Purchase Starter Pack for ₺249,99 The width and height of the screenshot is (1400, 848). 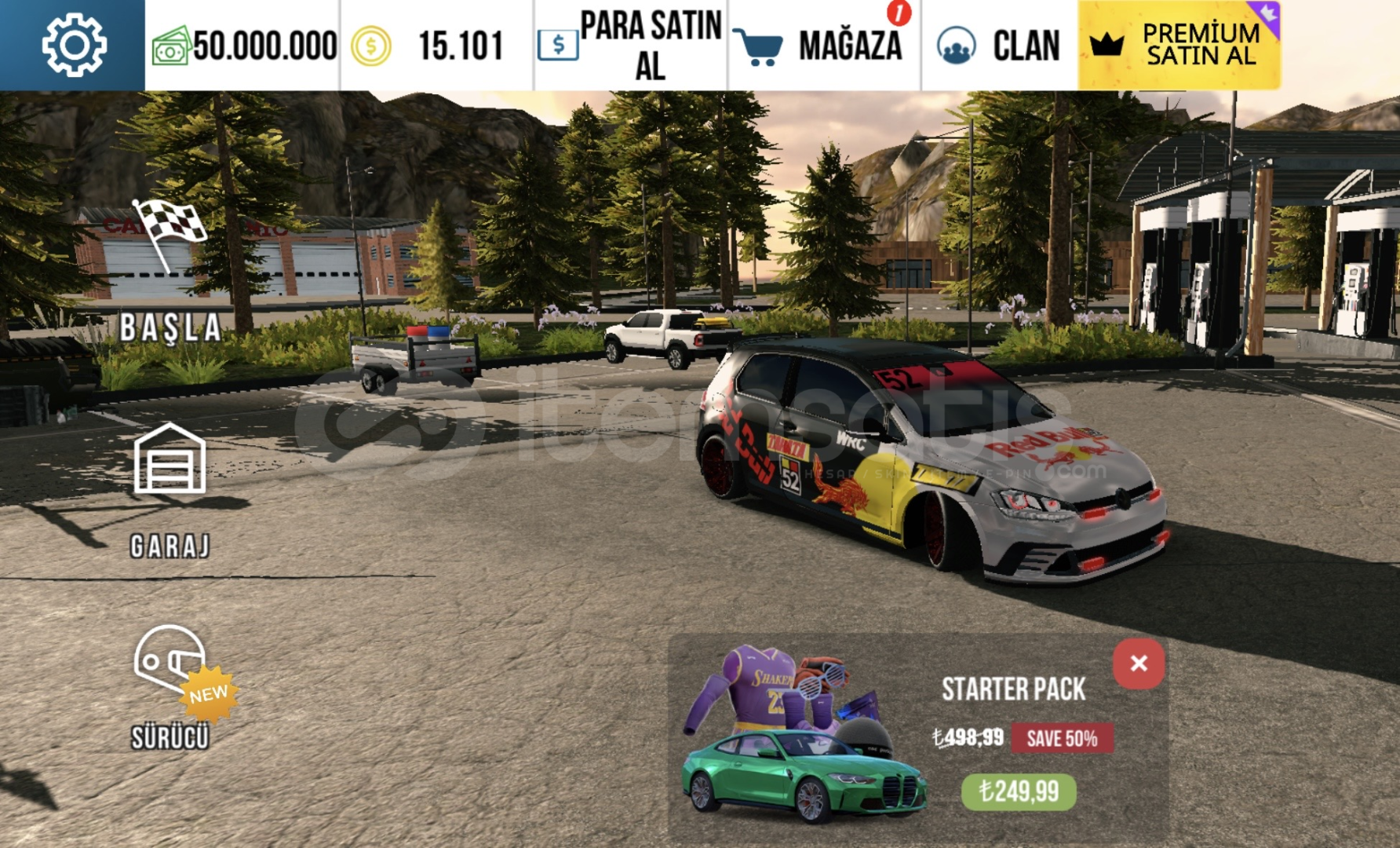point(1019,791)
